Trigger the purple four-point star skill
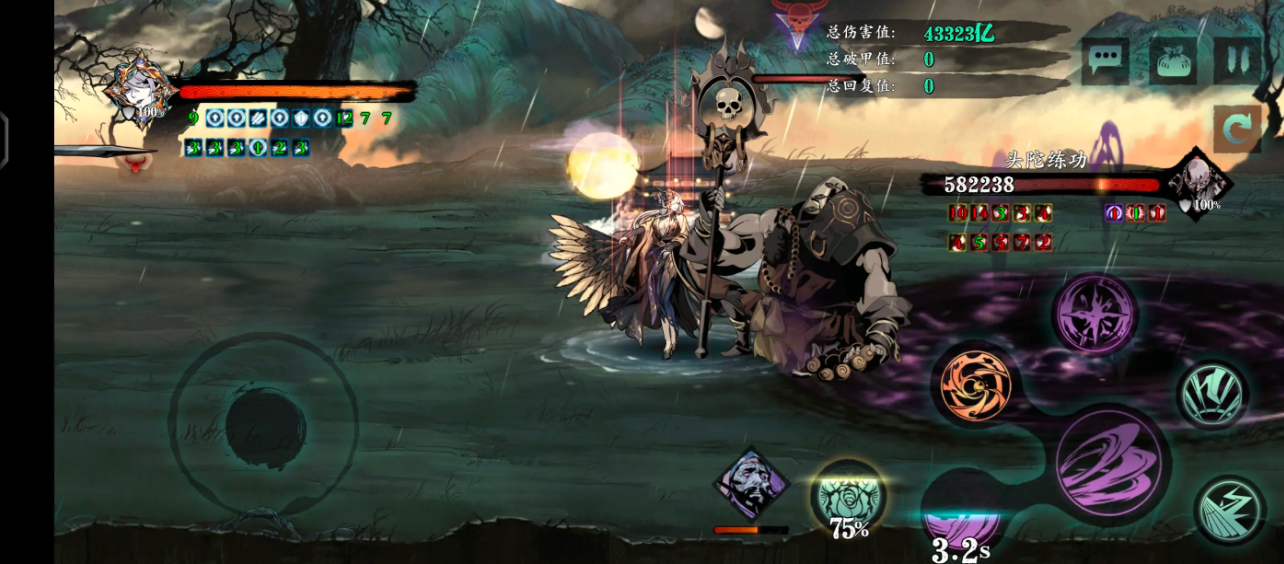The height and width of the screenshot is (564, 1284). [x=1094, y=314]
